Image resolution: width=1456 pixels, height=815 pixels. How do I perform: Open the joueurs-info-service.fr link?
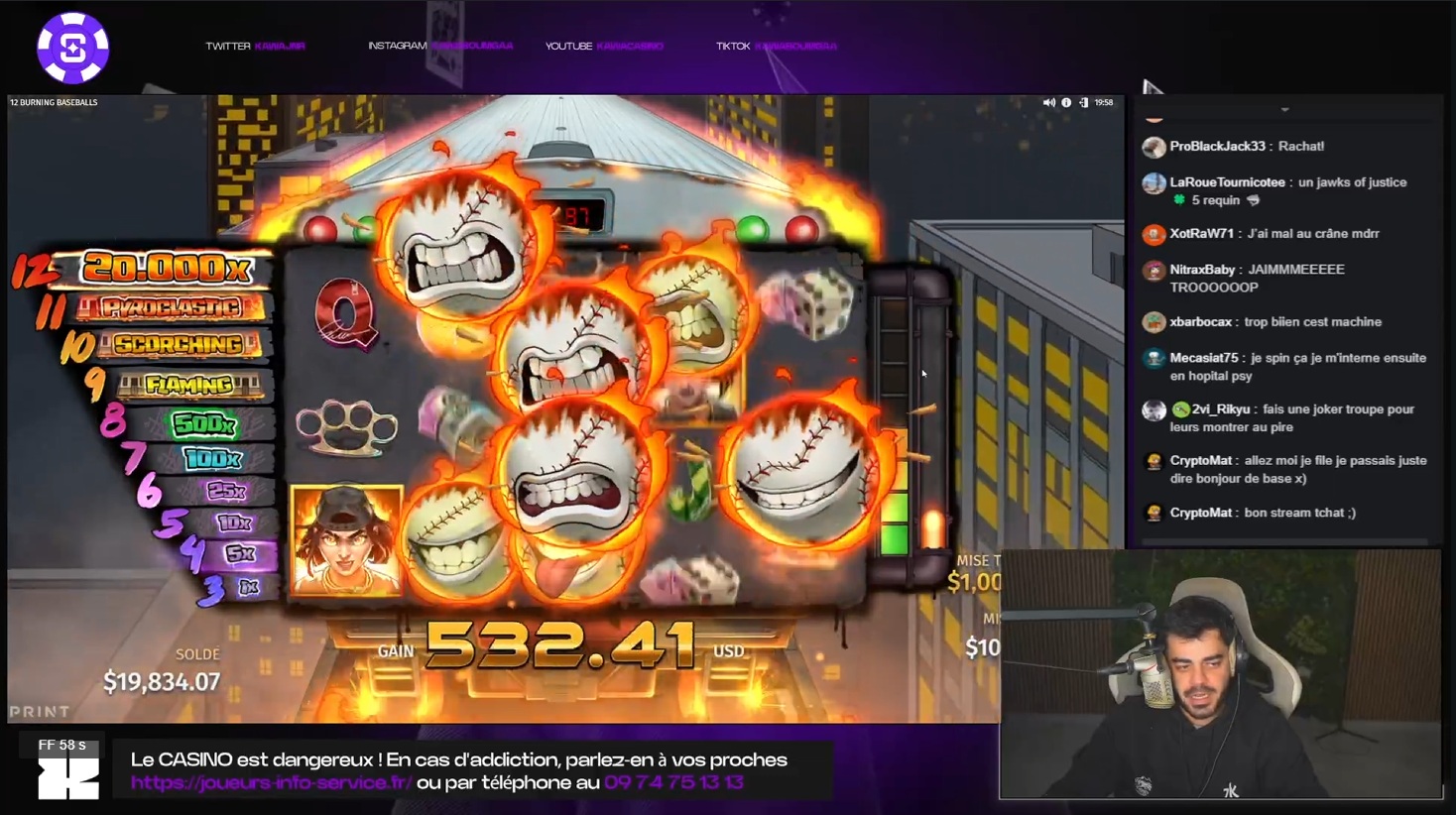271,782
